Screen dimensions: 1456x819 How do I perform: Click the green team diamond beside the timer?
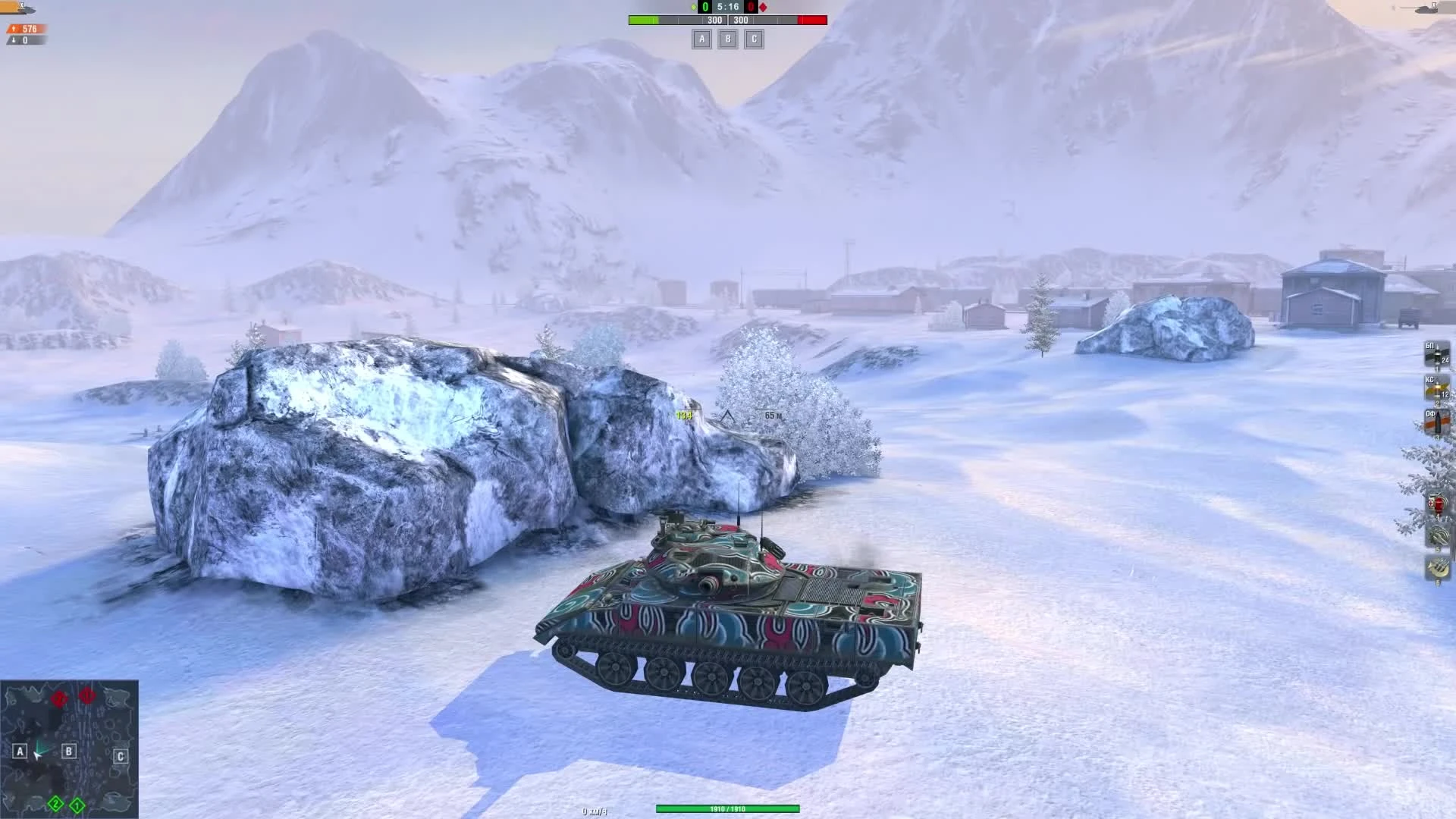(694, 7)
